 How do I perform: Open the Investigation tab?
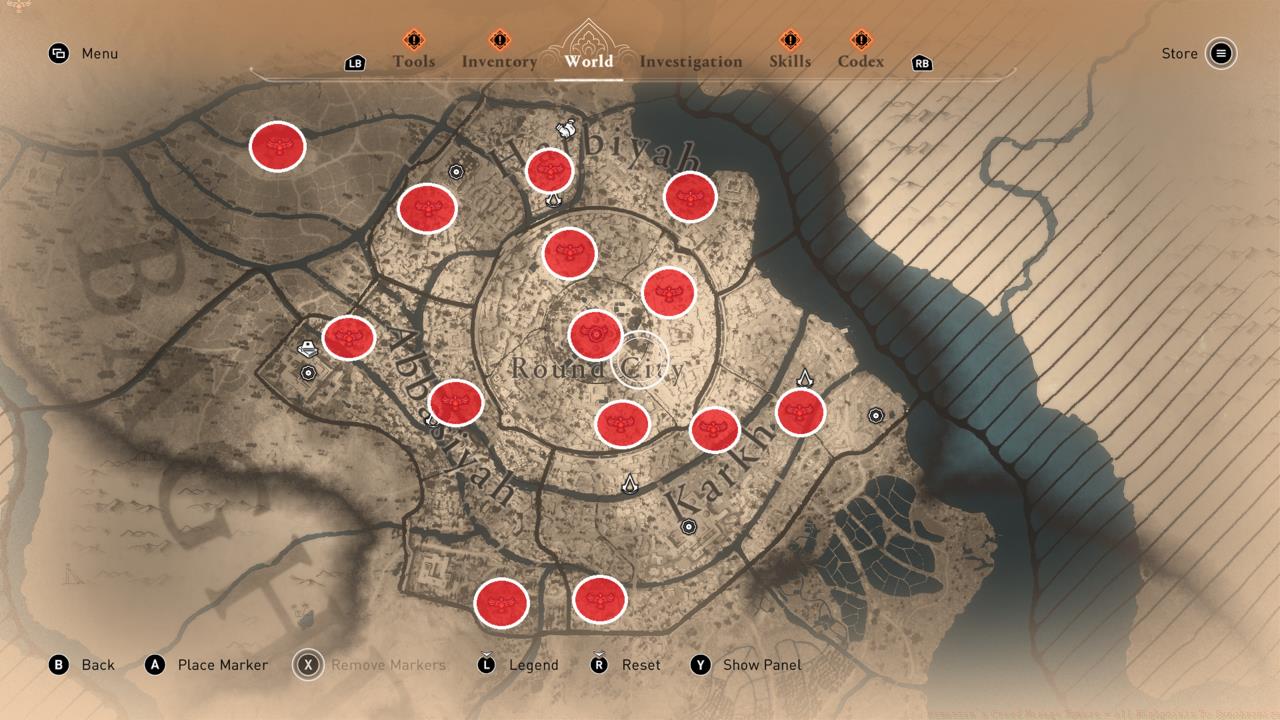click(690, 62)
